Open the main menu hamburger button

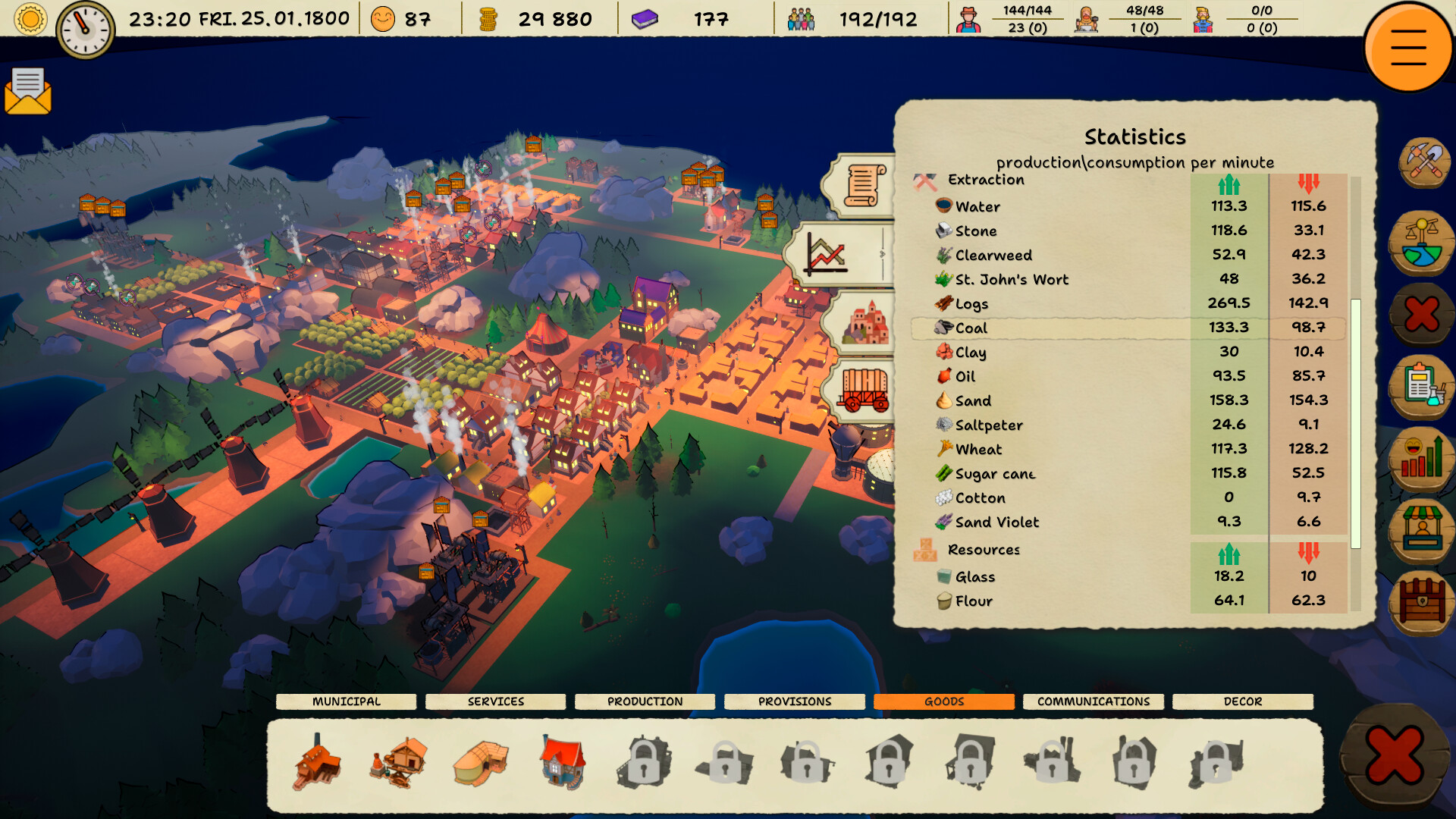pyautogui.click(x=1408, y=47)
